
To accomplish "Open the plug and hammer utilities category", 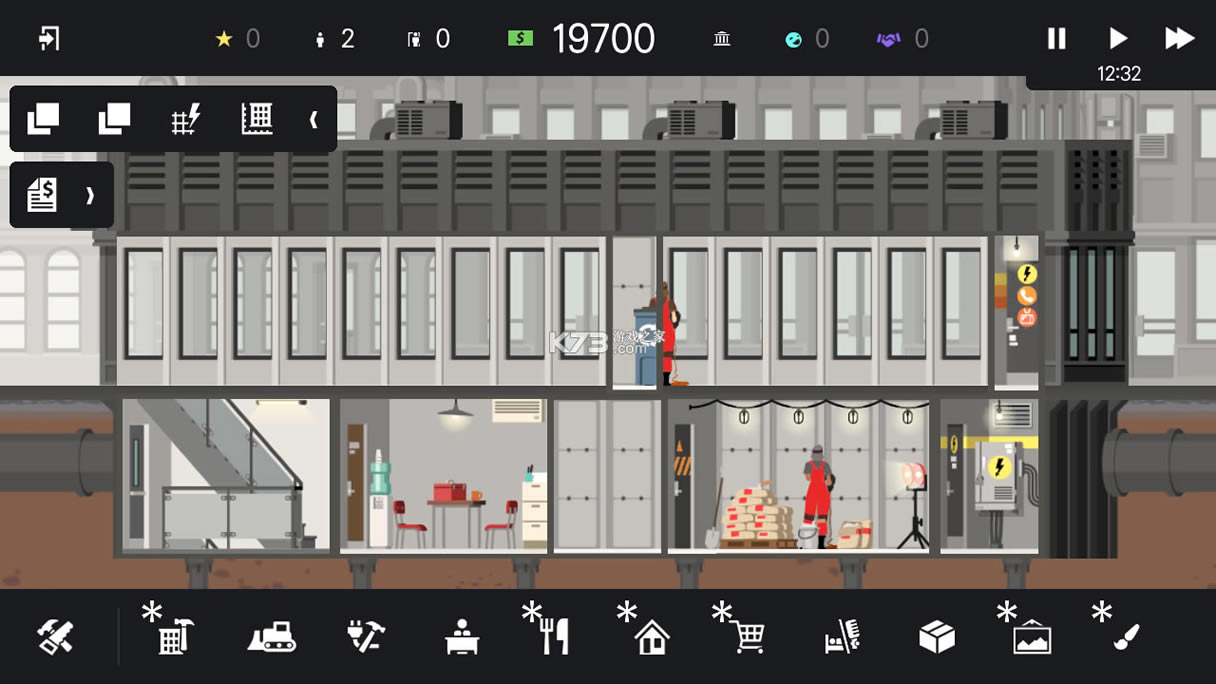I will point(366,636).
